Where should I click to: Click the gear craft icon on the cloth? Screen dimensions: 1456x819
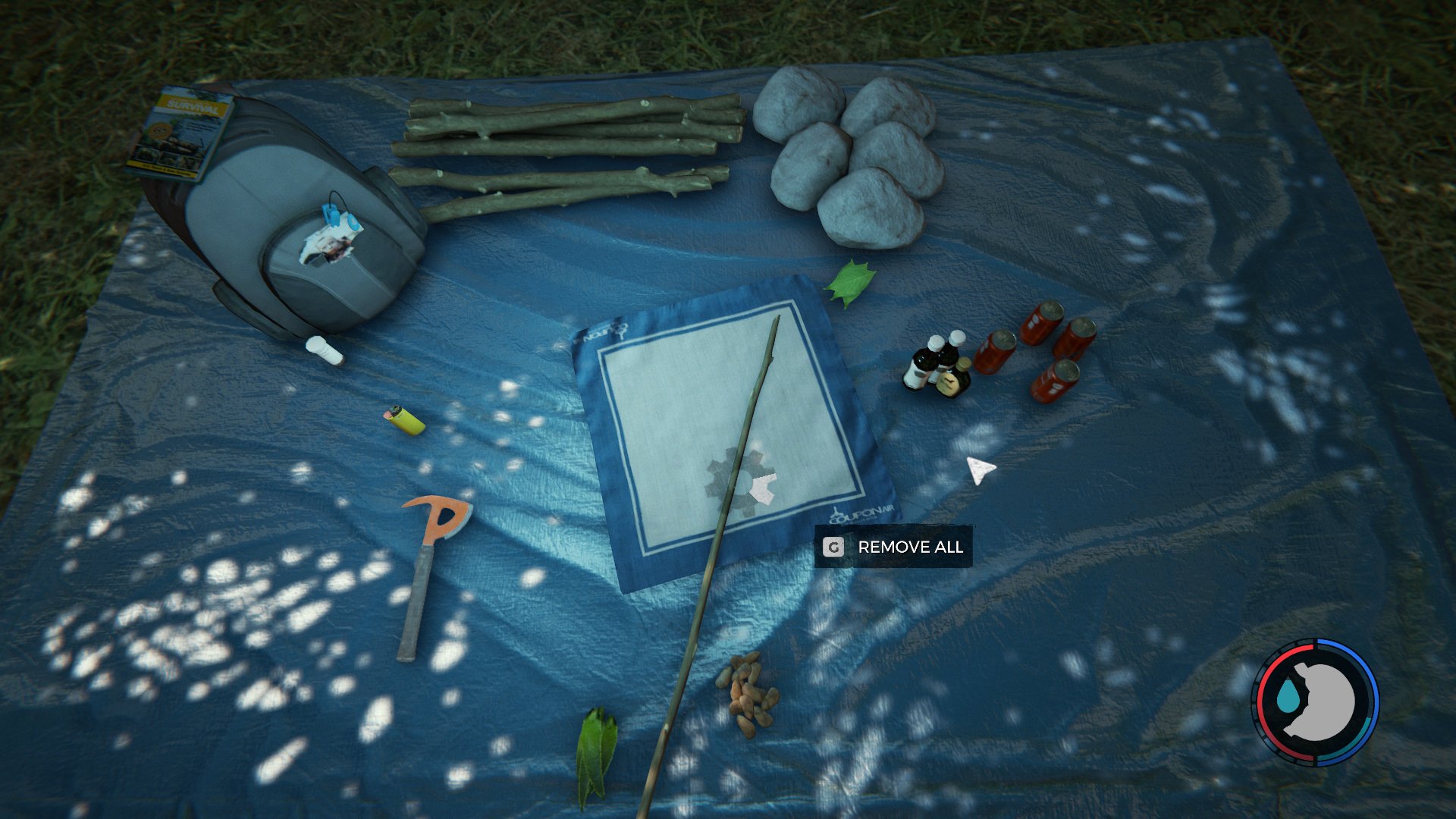coord(740,483)
